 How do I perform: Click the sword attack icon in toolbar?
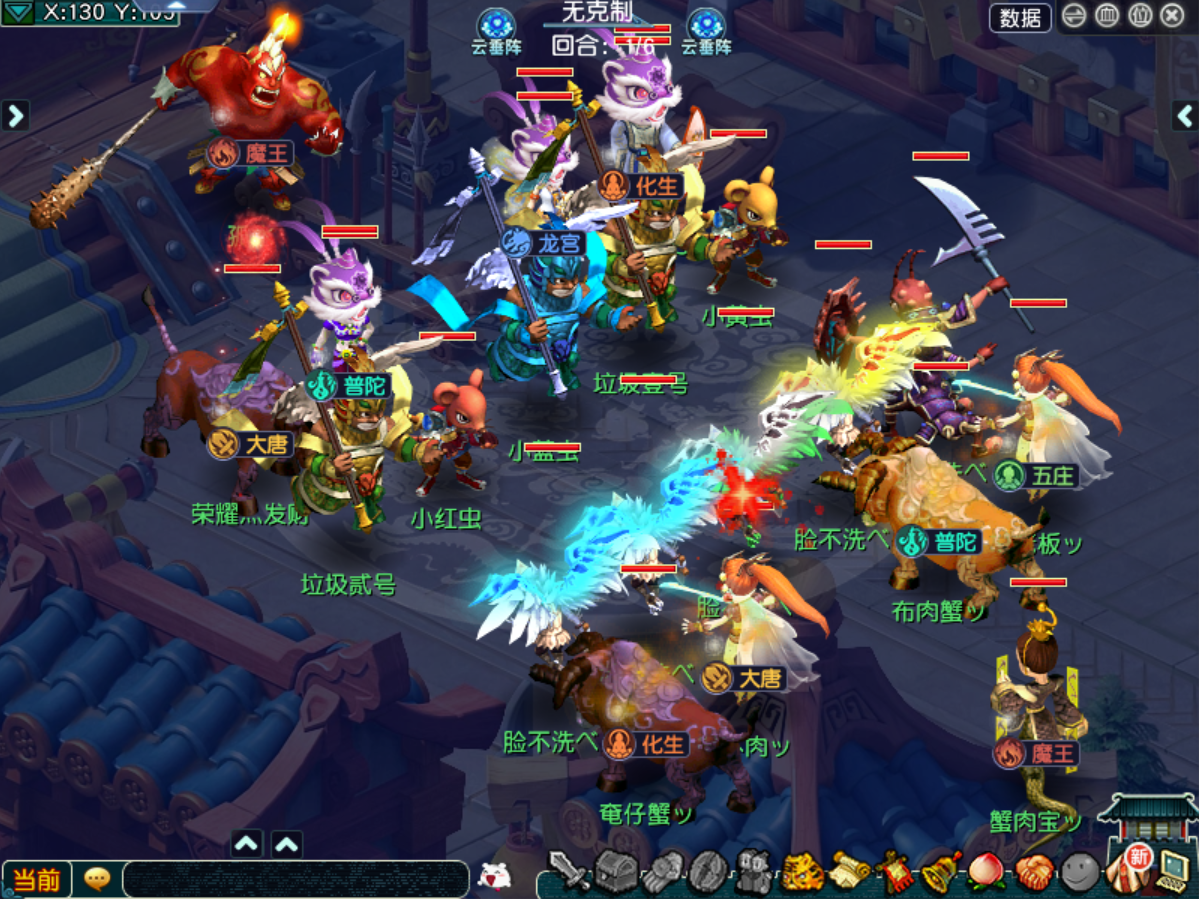570,872
